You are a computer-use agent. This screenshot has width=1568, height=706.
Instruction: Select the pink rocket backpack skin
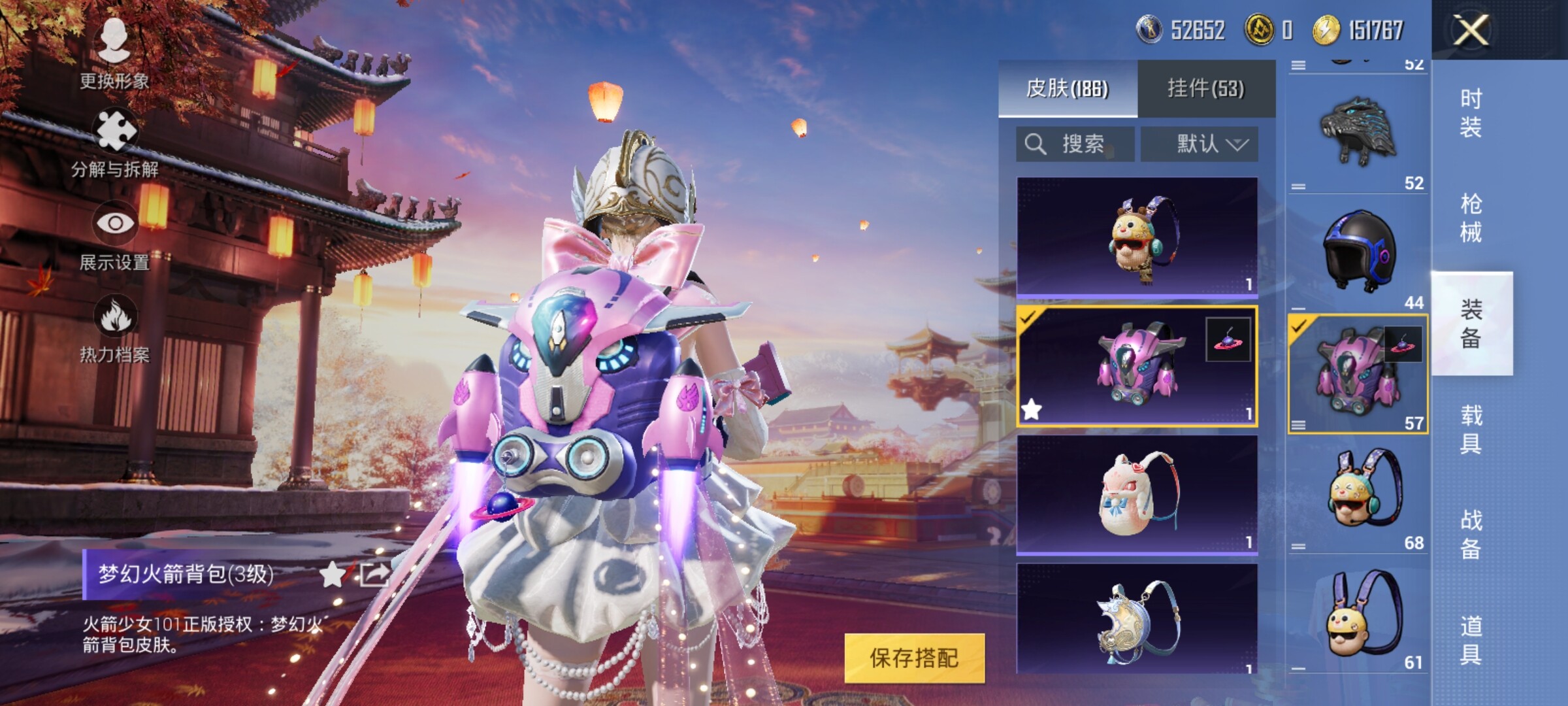coord(1137,366)
